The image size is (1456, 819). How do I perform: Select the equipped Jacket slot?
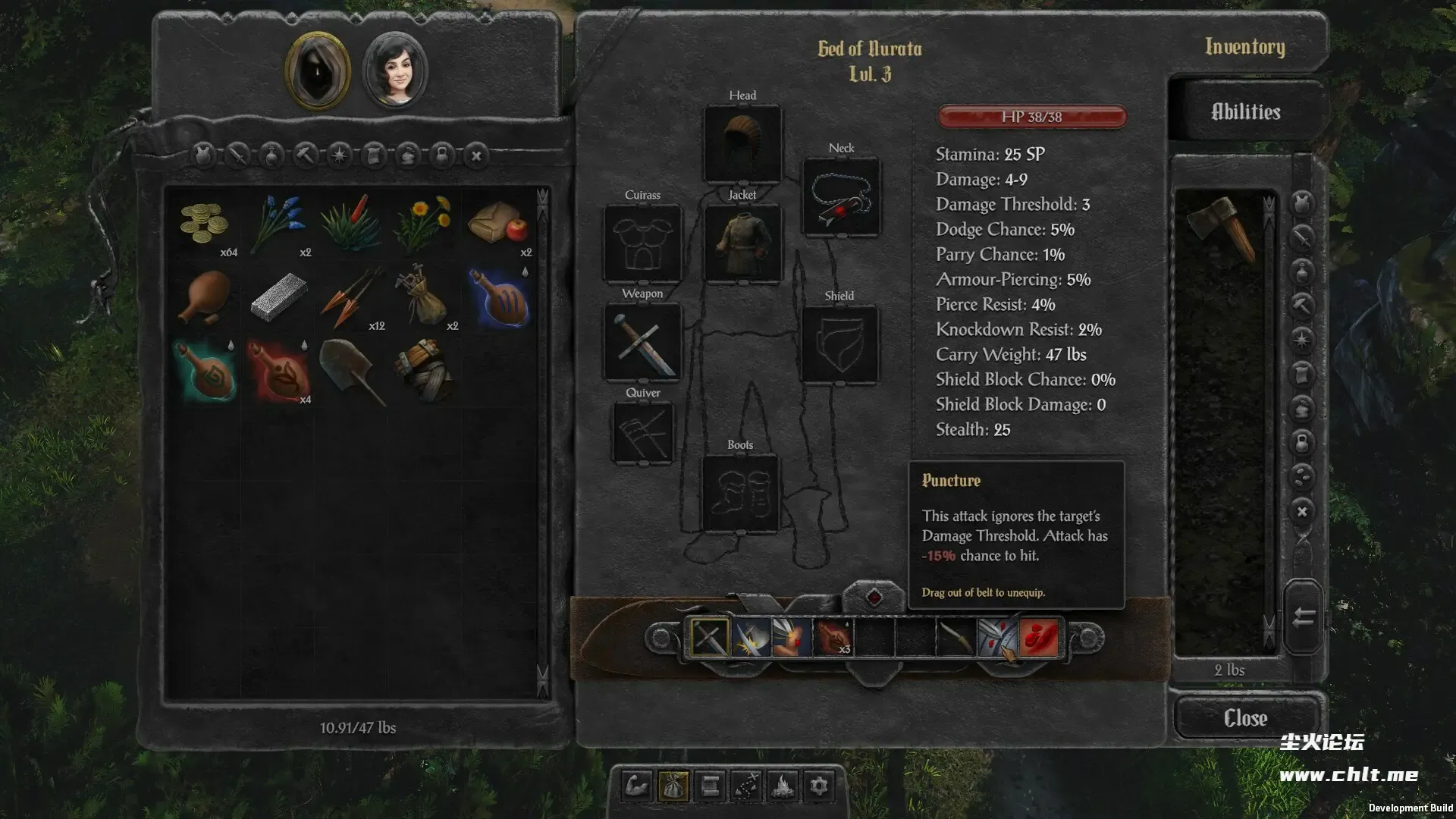coord(742,243)
